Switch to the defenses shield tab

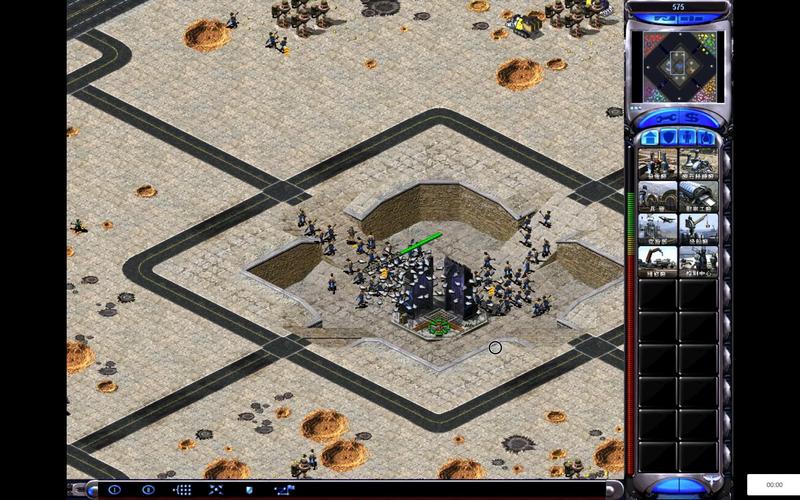pos(668,137)
